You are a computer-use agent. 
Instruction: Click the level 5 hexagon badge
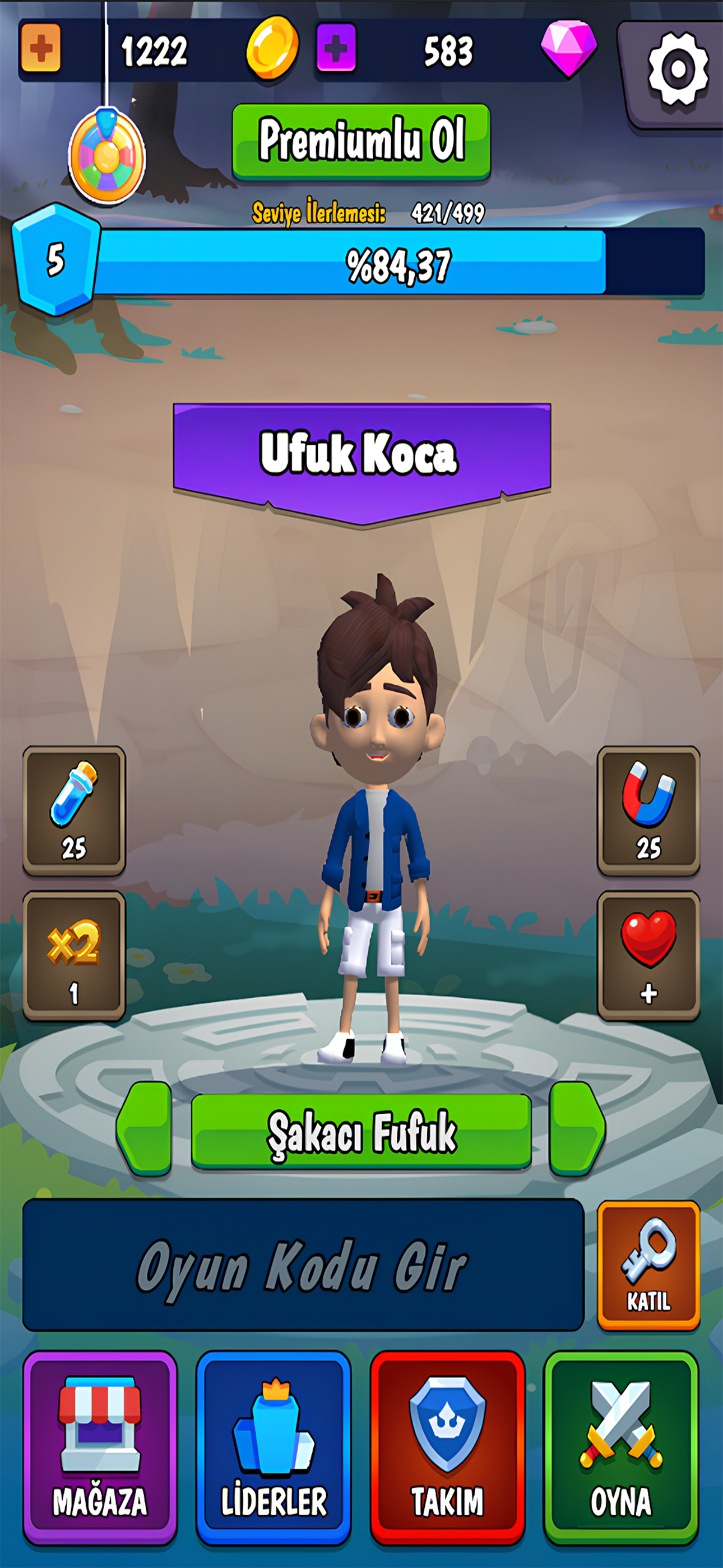55,259
